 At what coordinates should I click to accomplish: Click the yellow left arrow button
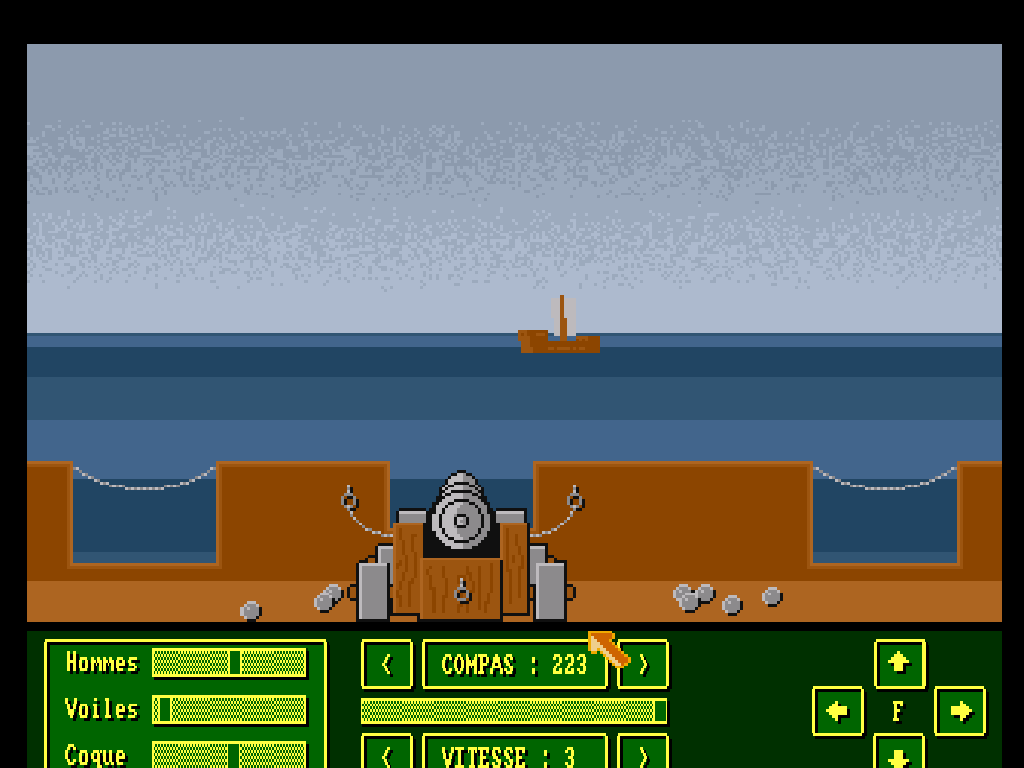pyautogui.click(x=838, y=711)
